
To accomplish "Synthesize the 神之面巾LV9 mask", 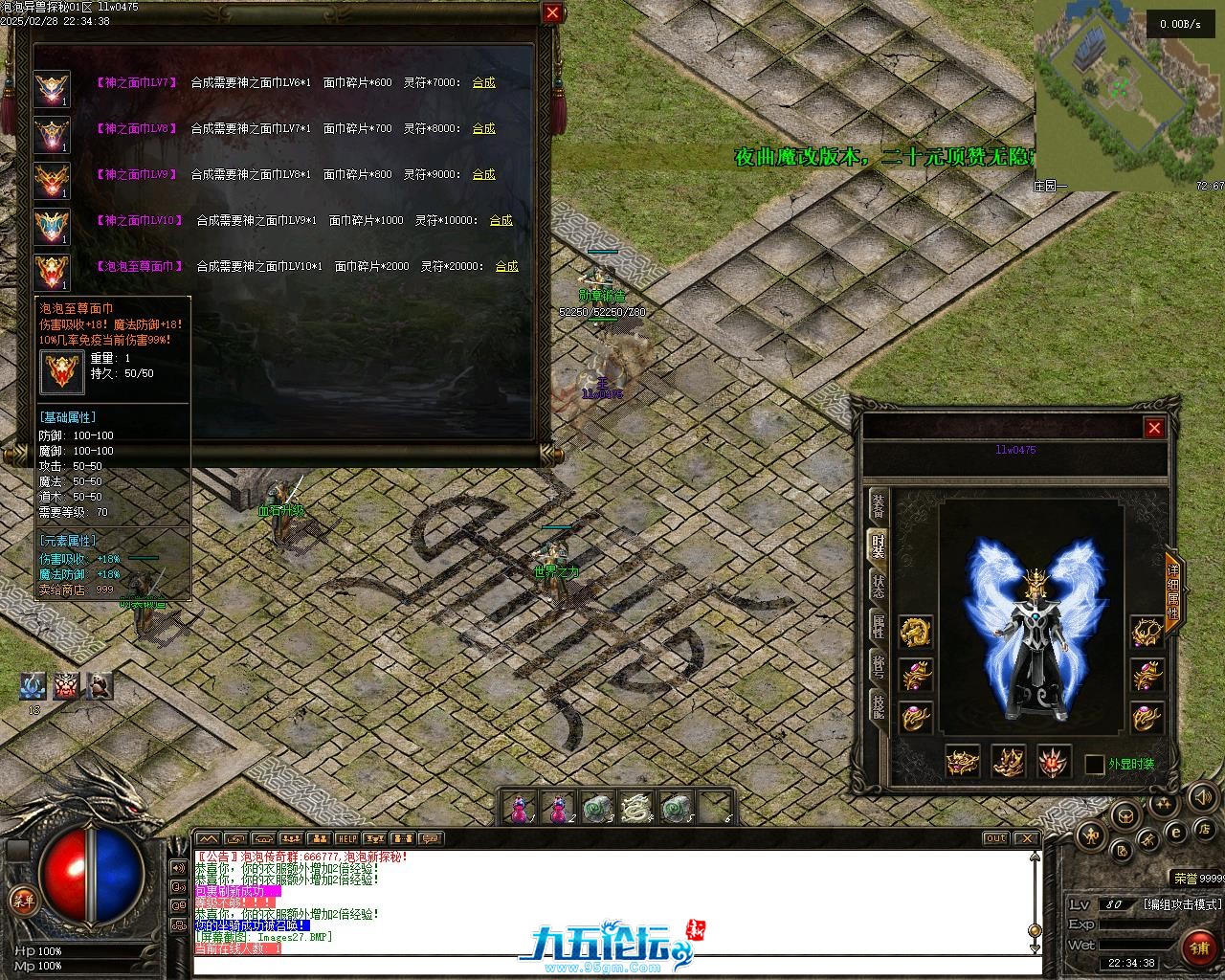I will pos(483,174).
